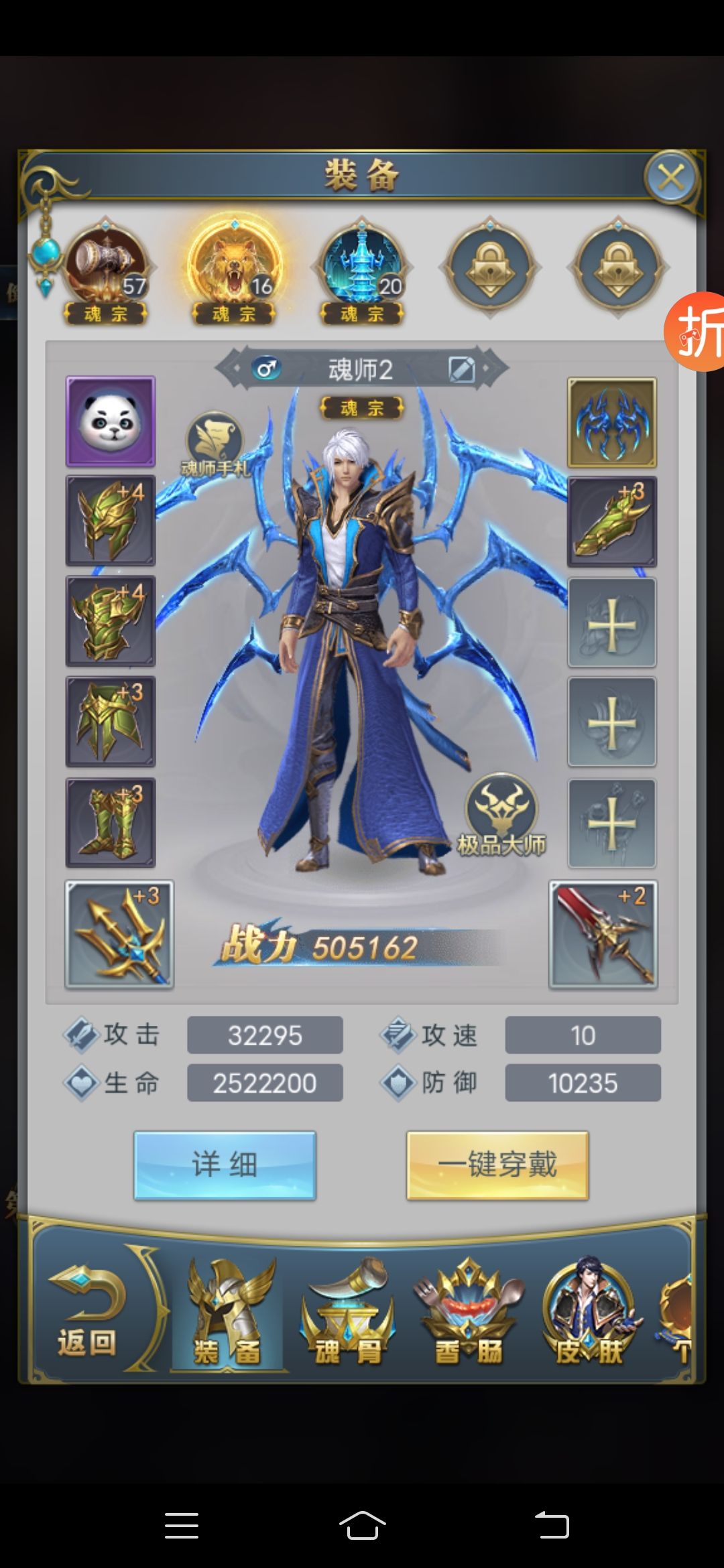Switch to the 魂骨 tab

(x=348, y=1313)
